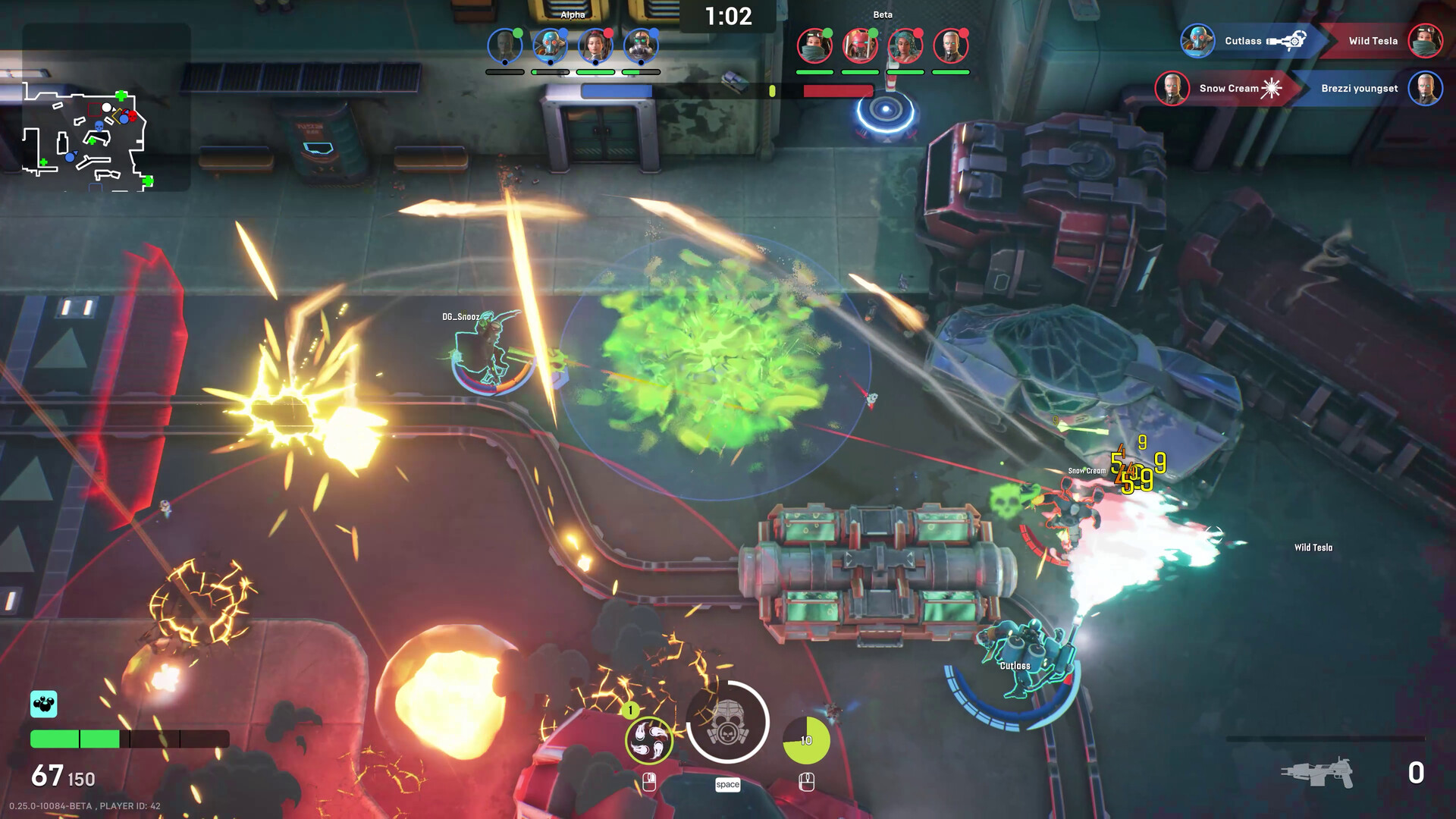Select the first Alpha team member portrait
This screenshot has width=1456, height=819.
pos(505,46)
